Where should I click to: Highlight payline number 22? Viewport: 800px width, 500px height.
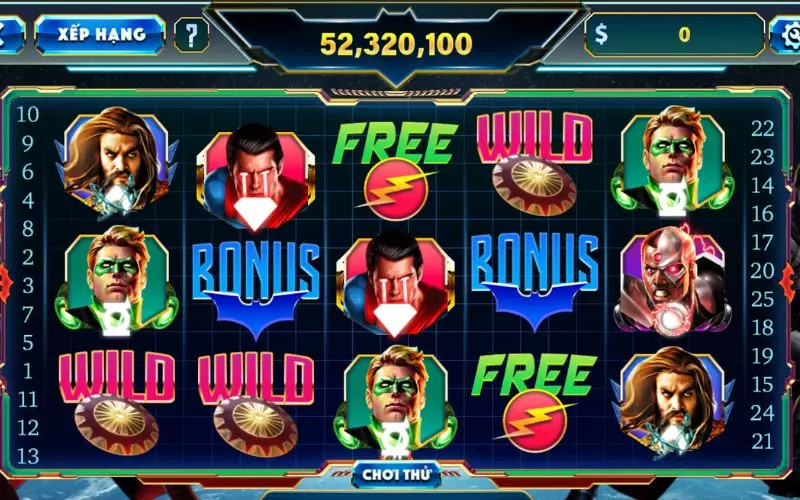tap(763, 128)
